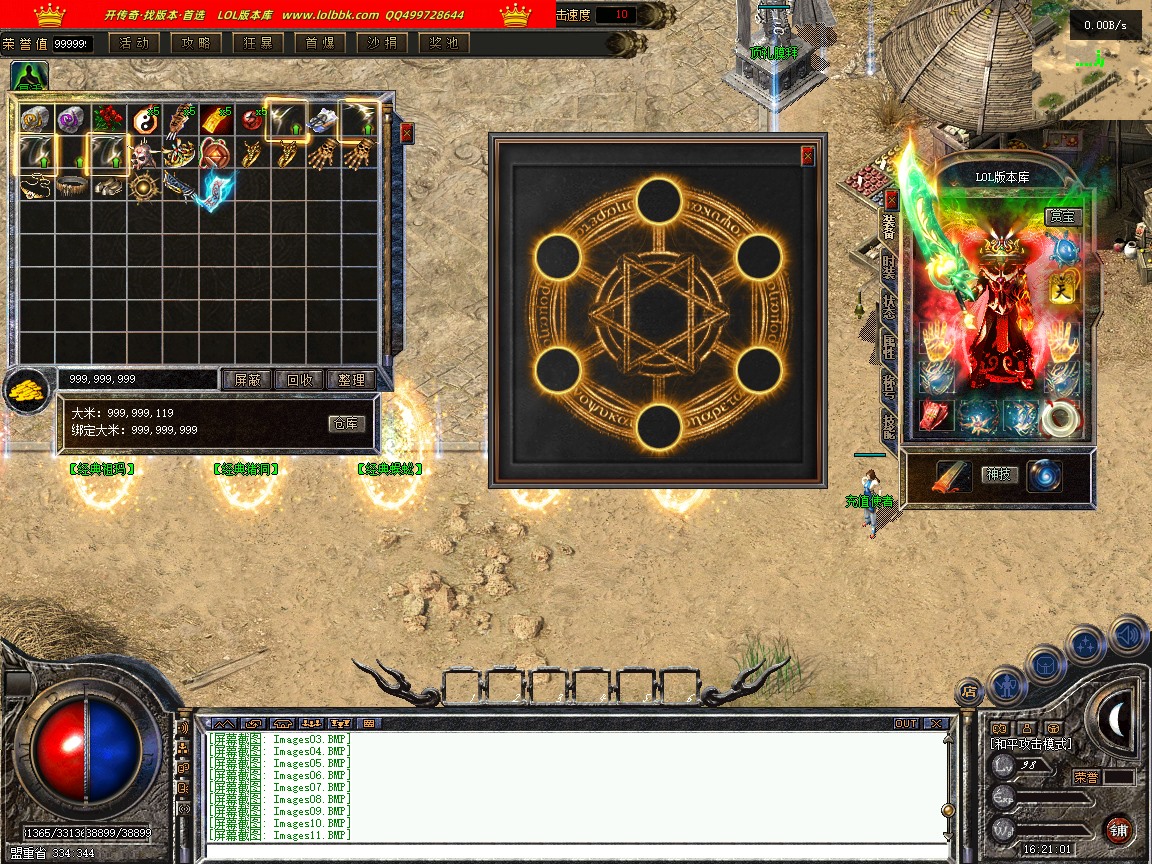Switch to the 属性 attributes tab
Image resolution: width=1152 pixels, height=864 pixels.
889,347
